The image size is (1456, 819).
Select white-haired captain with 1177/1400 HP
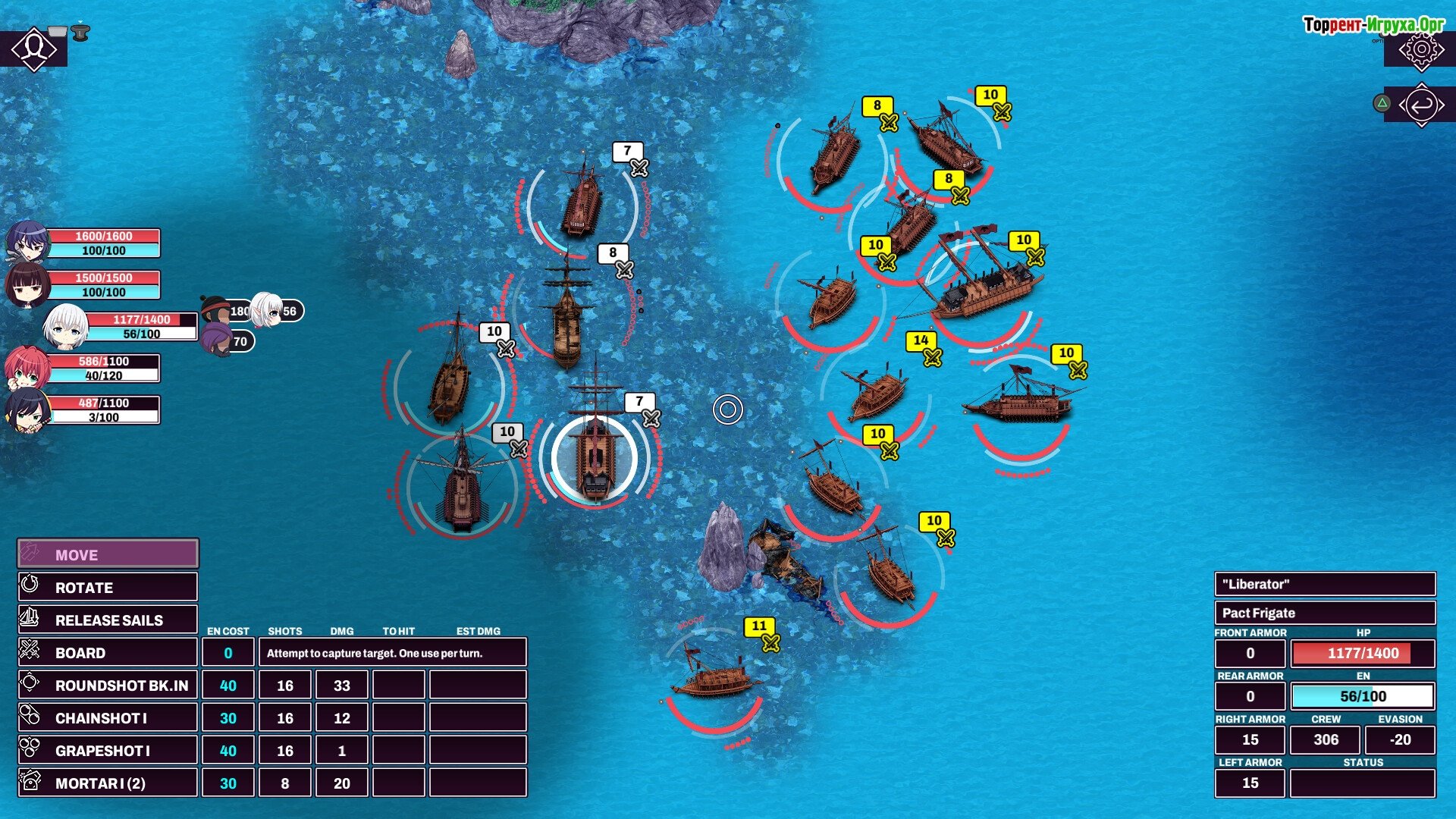pos(65,327)
